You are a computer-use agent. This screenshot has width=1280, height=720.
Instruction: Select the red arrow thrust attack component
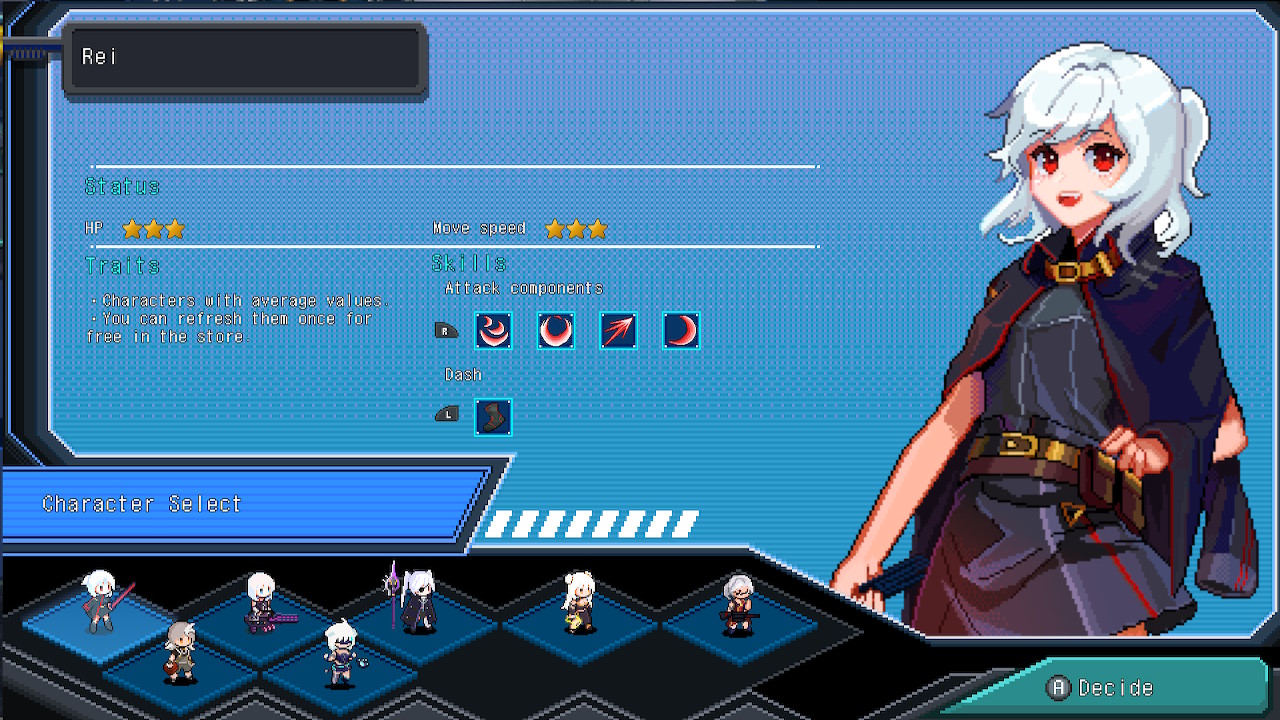(x=617, y=331)
